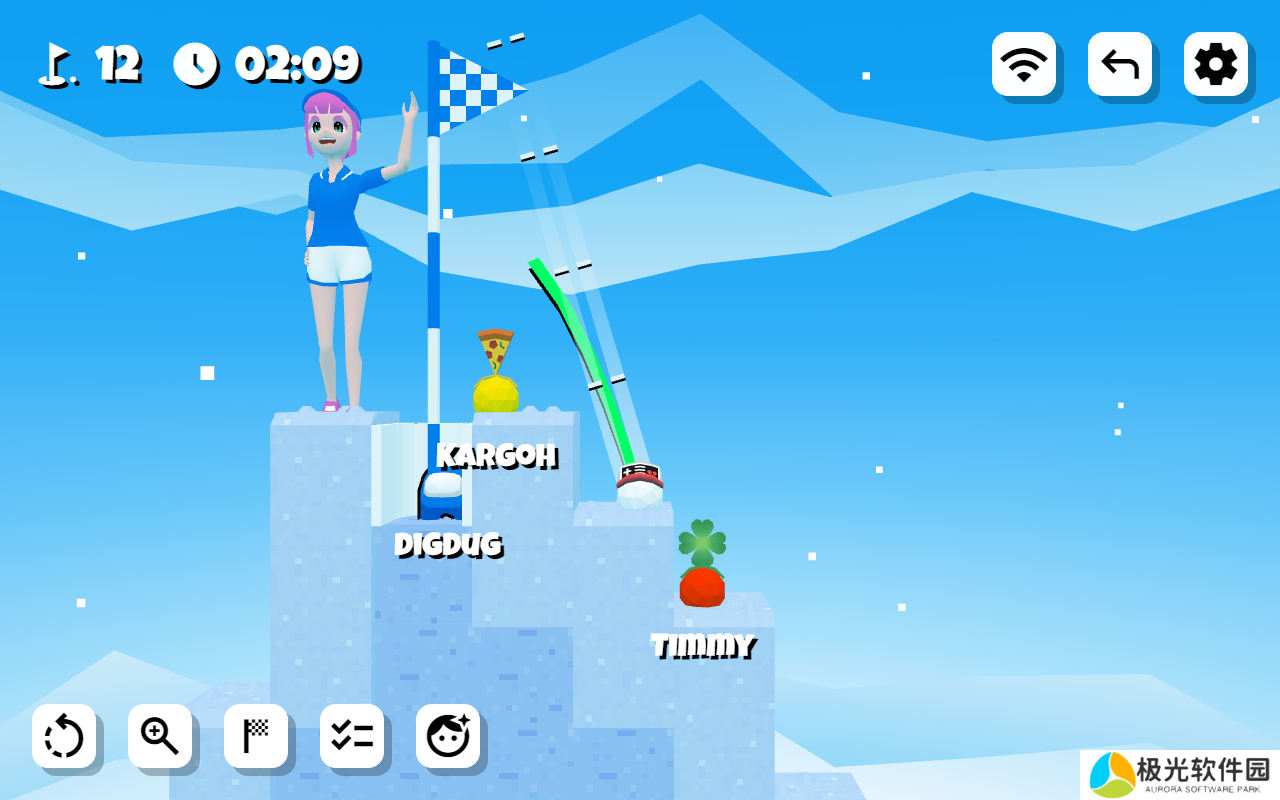Select the checkered flag button
Screen dimensions: 1280x800
(x=256, y=736)
